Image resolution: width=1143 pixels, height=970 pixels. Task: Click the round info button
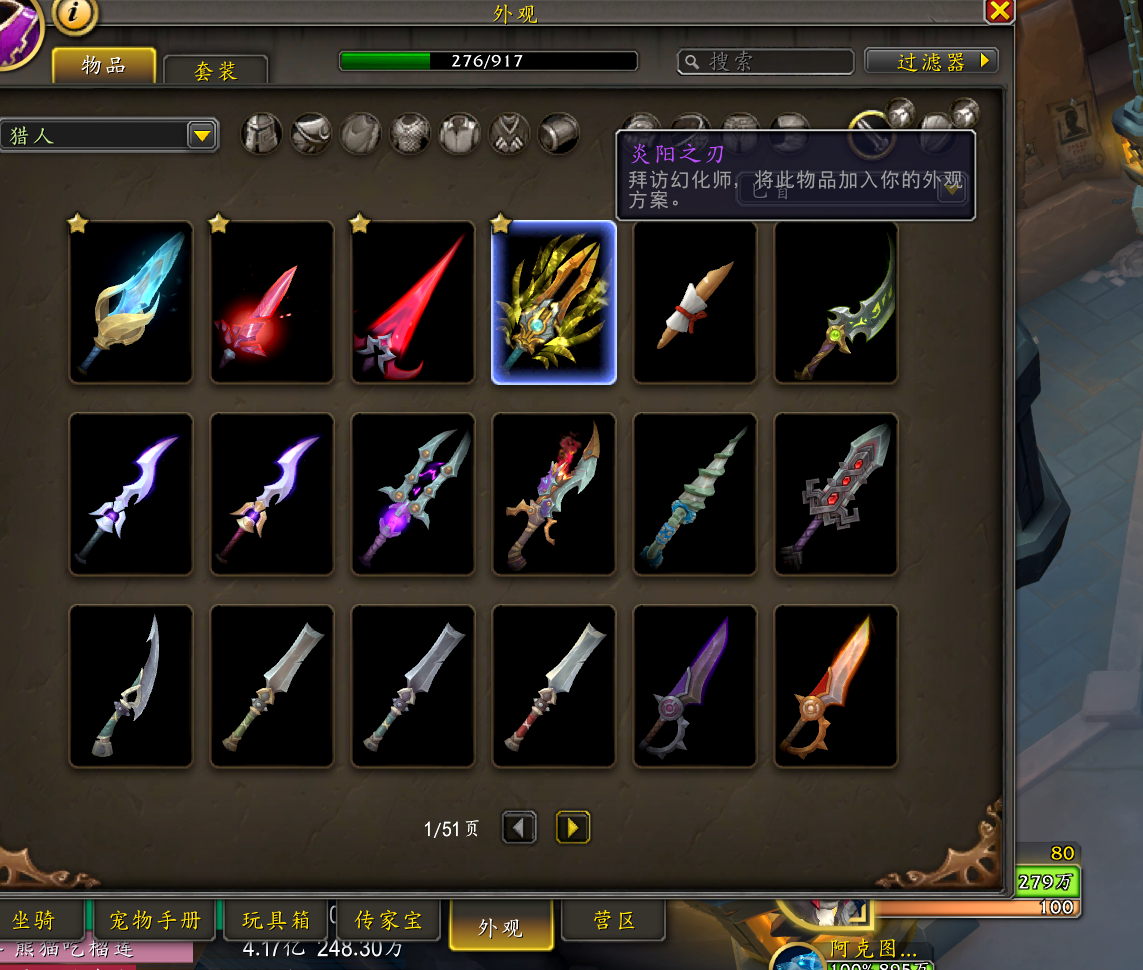[75, 13]
